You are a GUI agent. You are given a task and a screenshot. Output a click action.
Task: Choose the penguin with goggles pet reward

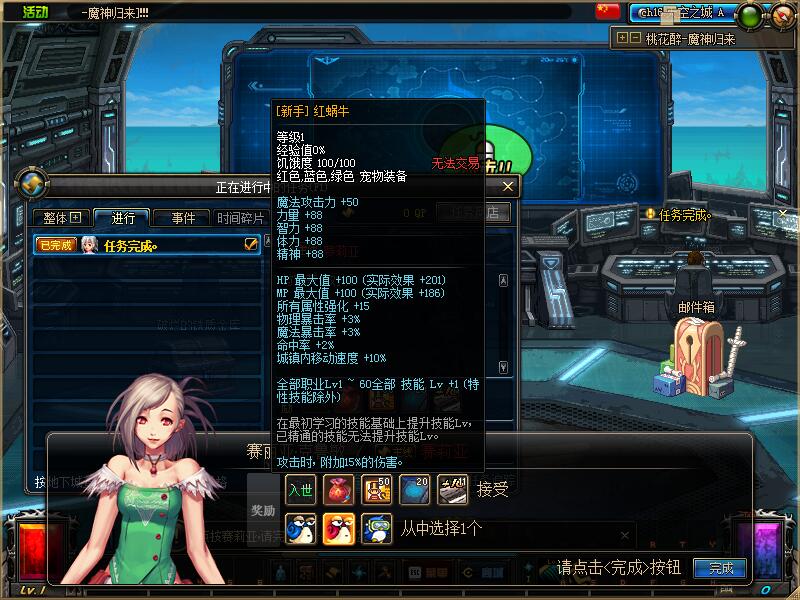tap(376, 527)
